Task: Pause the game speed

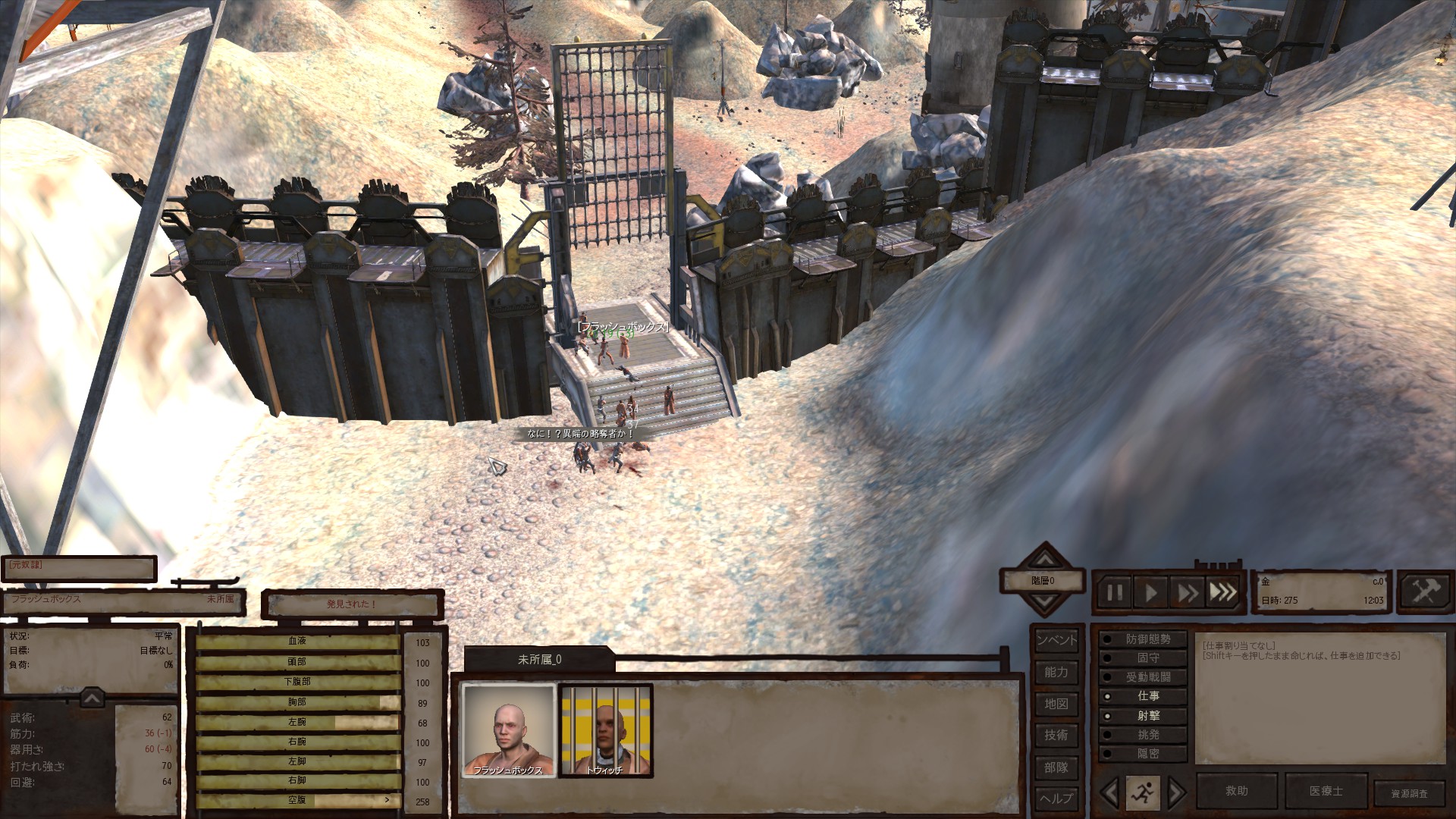Action: coord(1115,592)
